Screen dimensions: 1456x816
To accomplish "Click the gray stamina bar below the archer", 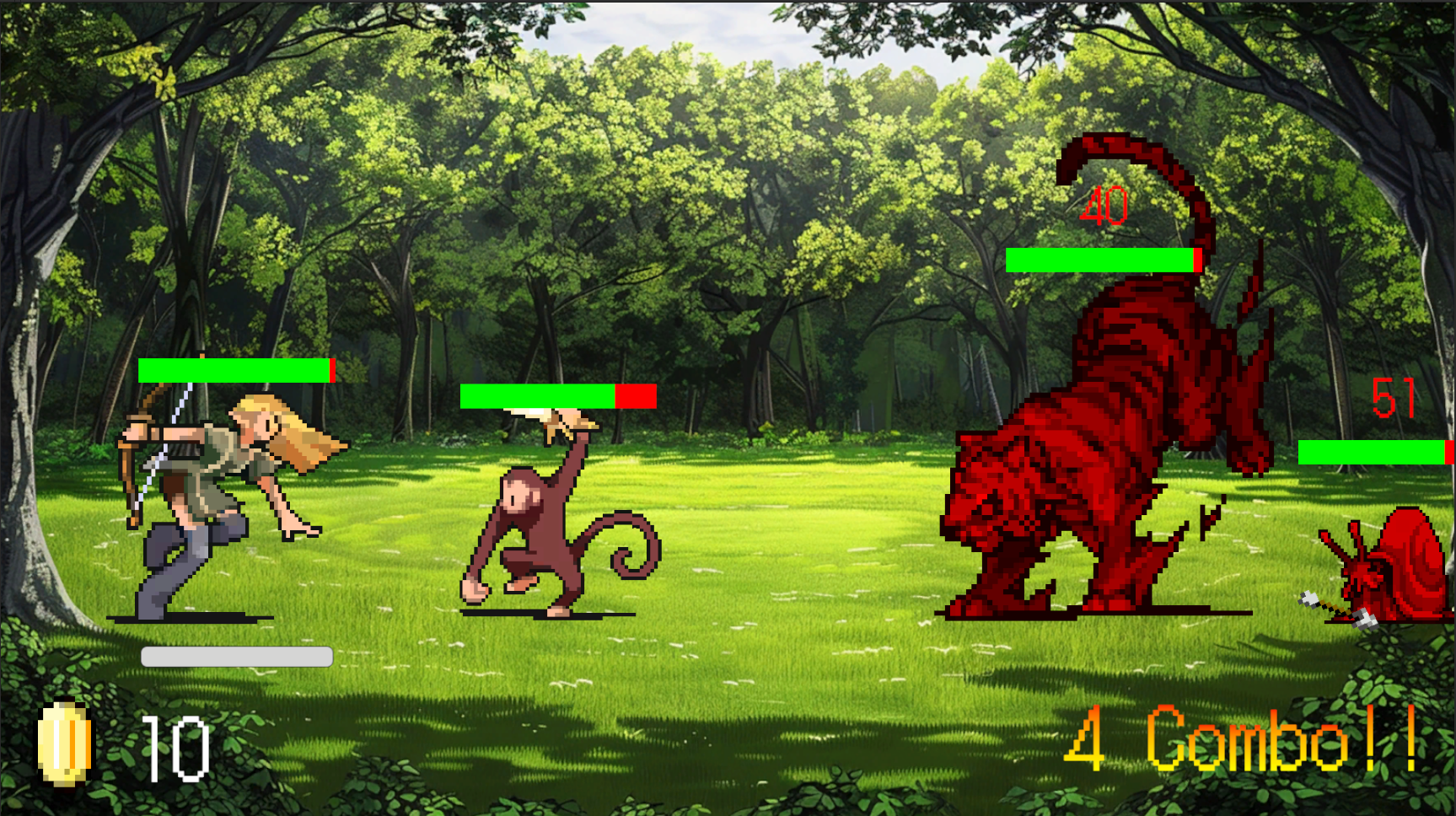I will (x=234, y=654).
